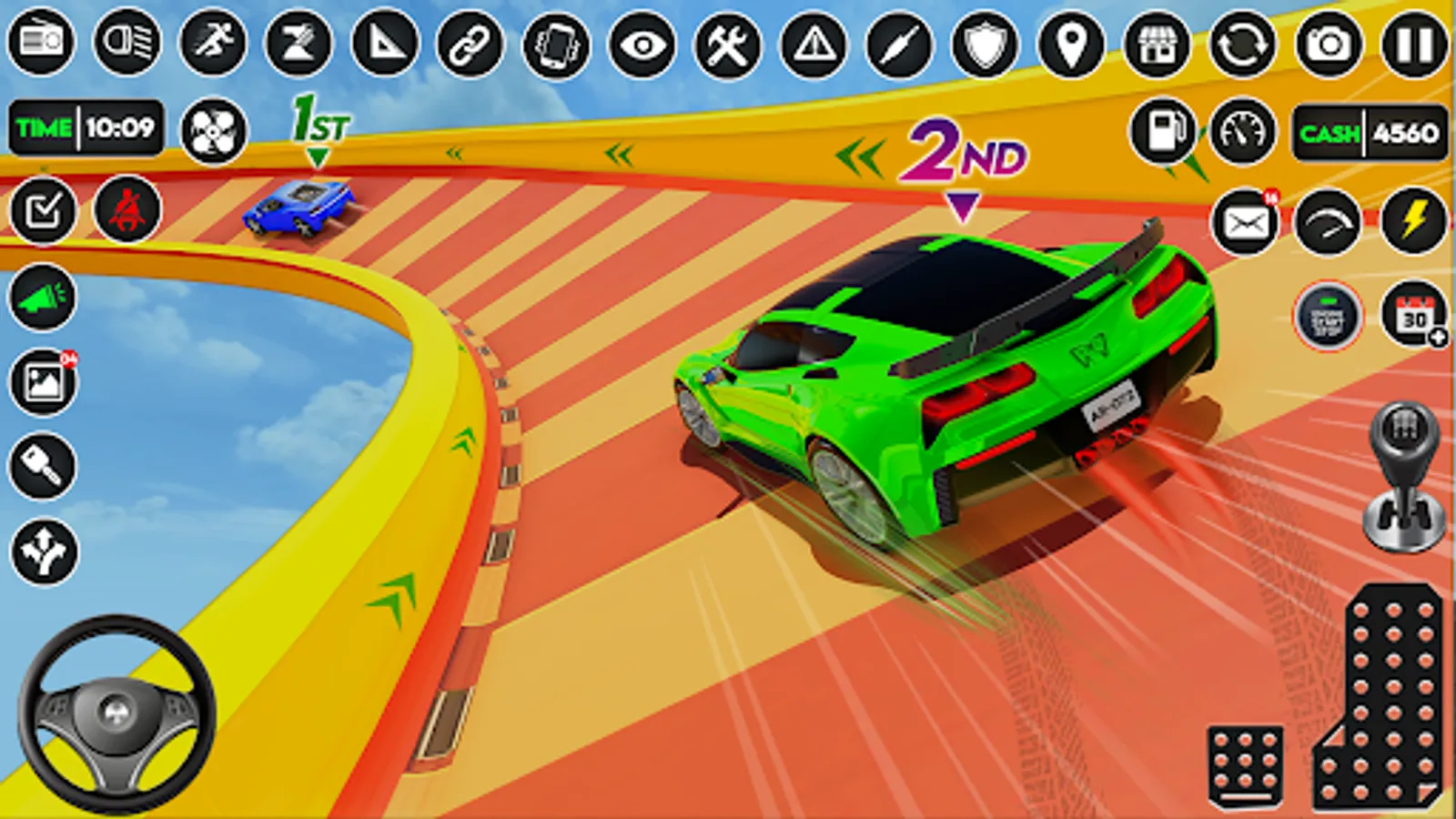Open the envelope mail messages

tap(1245, 221)
